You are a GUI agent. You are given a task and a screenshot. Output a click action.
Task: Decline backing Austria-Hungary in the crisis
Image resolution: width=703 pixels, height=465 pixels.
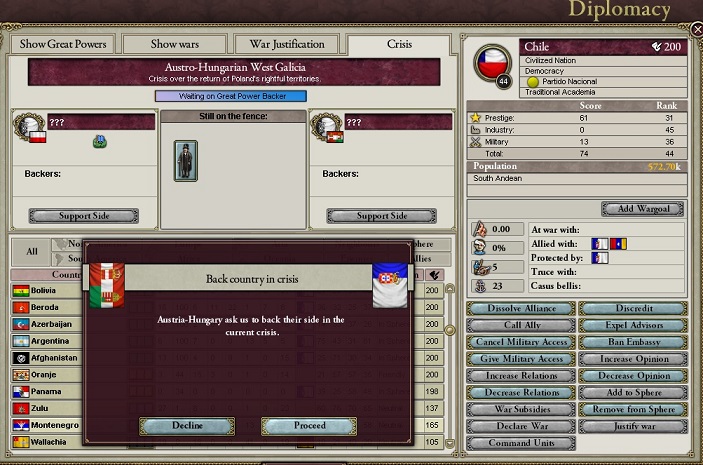tap(187, 426)
